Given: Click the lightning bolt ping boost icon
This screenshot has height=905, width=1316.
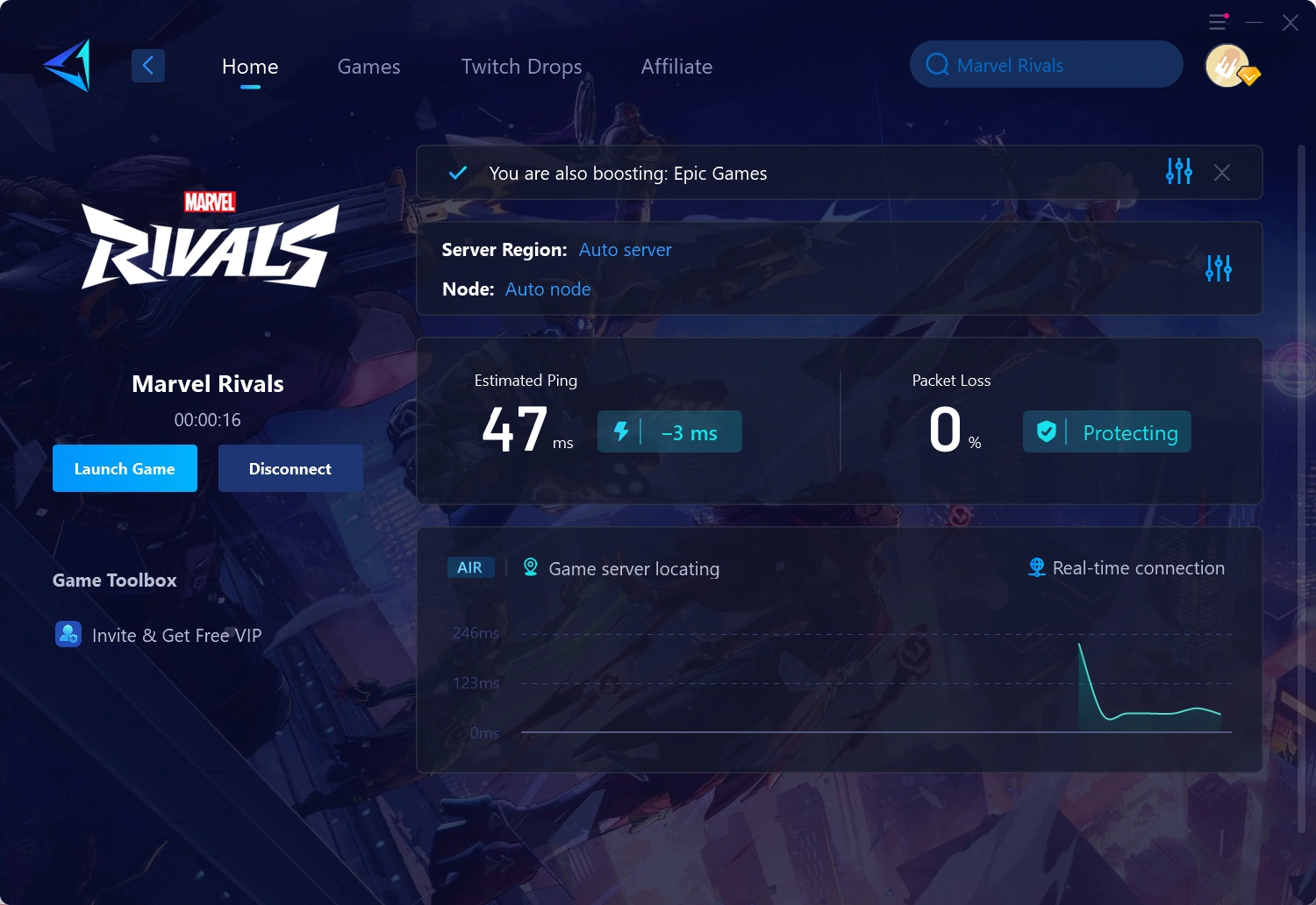Looking at the screenshot, I should (623, 431).
